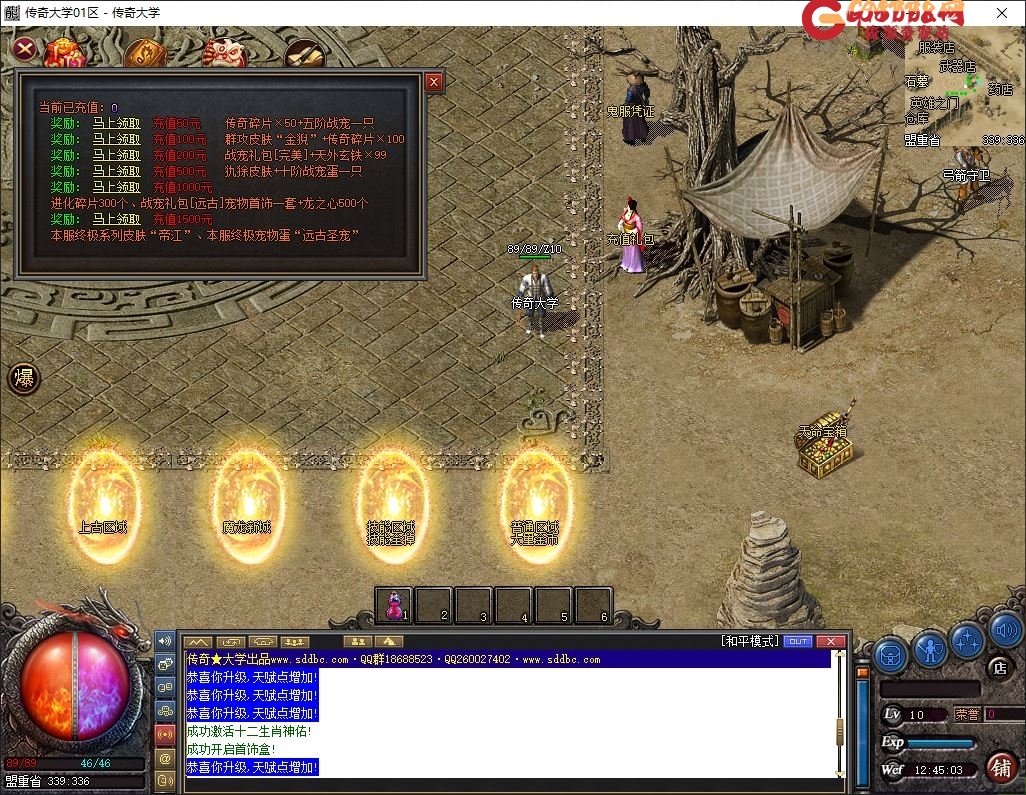Click the 和平模式 attack mode label
Image resolution: width=1026 pixels, height=795 pixels.
pyautogui.click(x=749, y=641)
